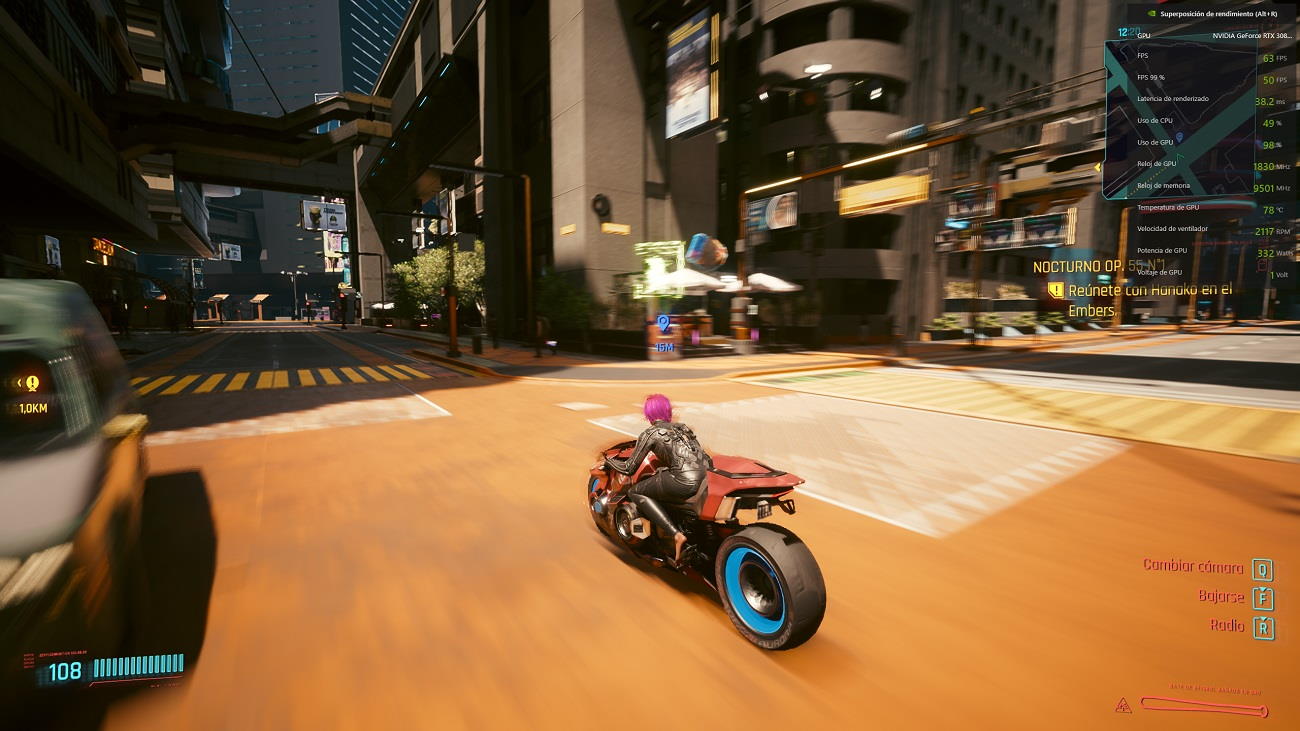The width and height of the screenshot is (1300, 731).
Task: Select the blue 15M waypoint pin on the street
Action: pyautogui.click(x=660, y=323)
